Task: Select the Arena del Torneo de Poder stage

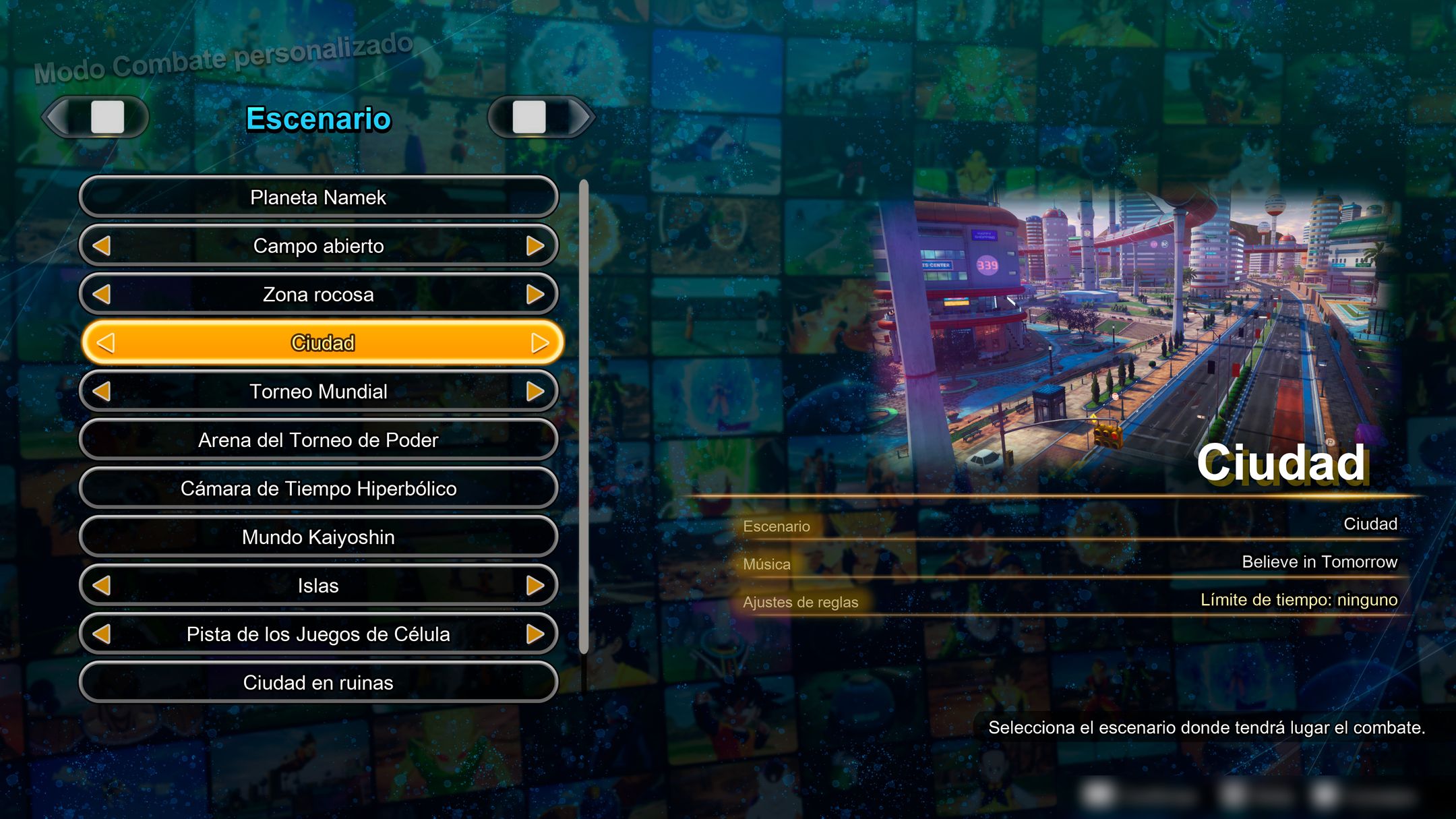Action: pyautogui.click(x=317, y=439)
